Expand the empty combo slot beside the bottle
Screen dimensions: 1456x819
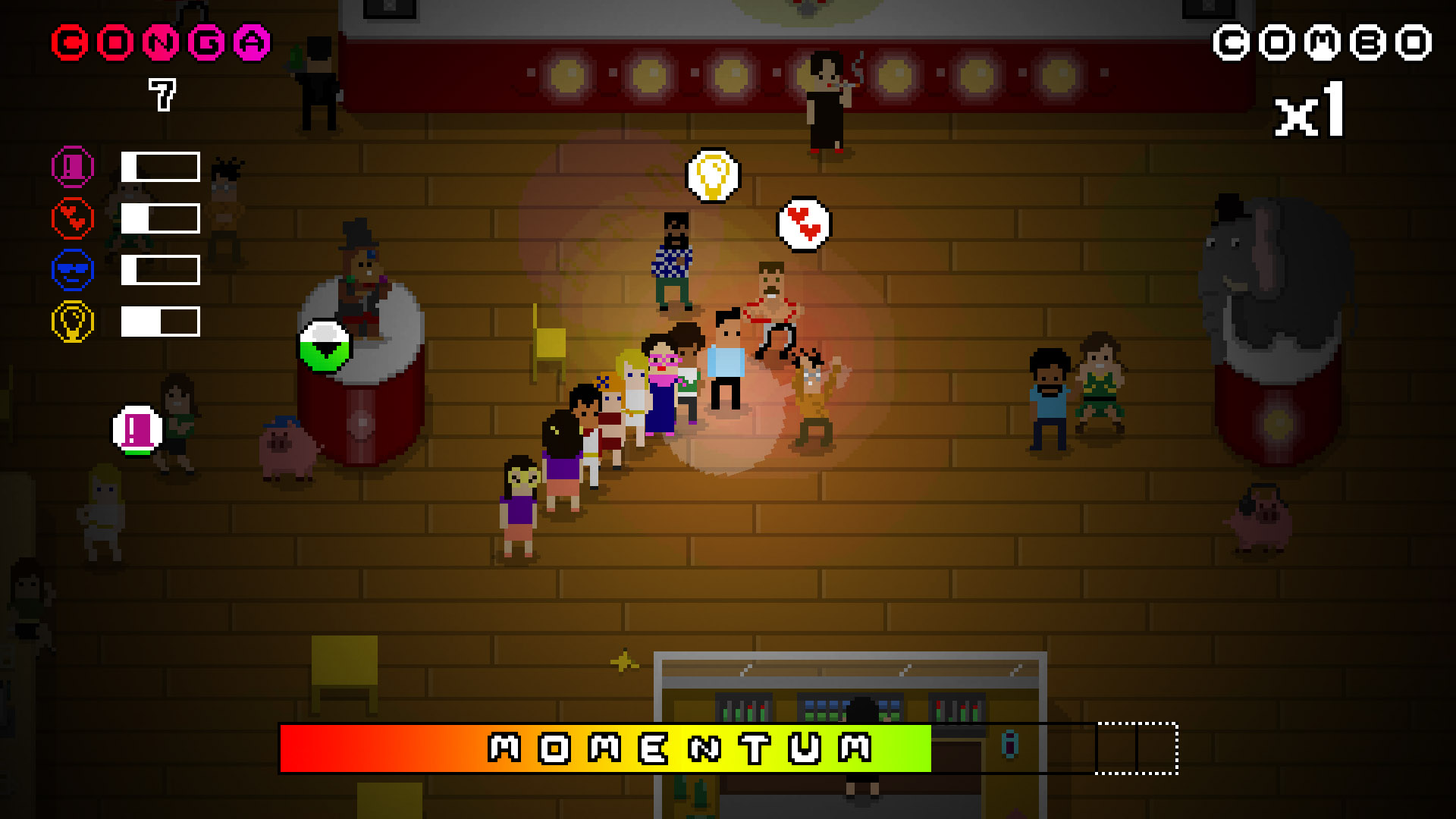(1115, 747)
